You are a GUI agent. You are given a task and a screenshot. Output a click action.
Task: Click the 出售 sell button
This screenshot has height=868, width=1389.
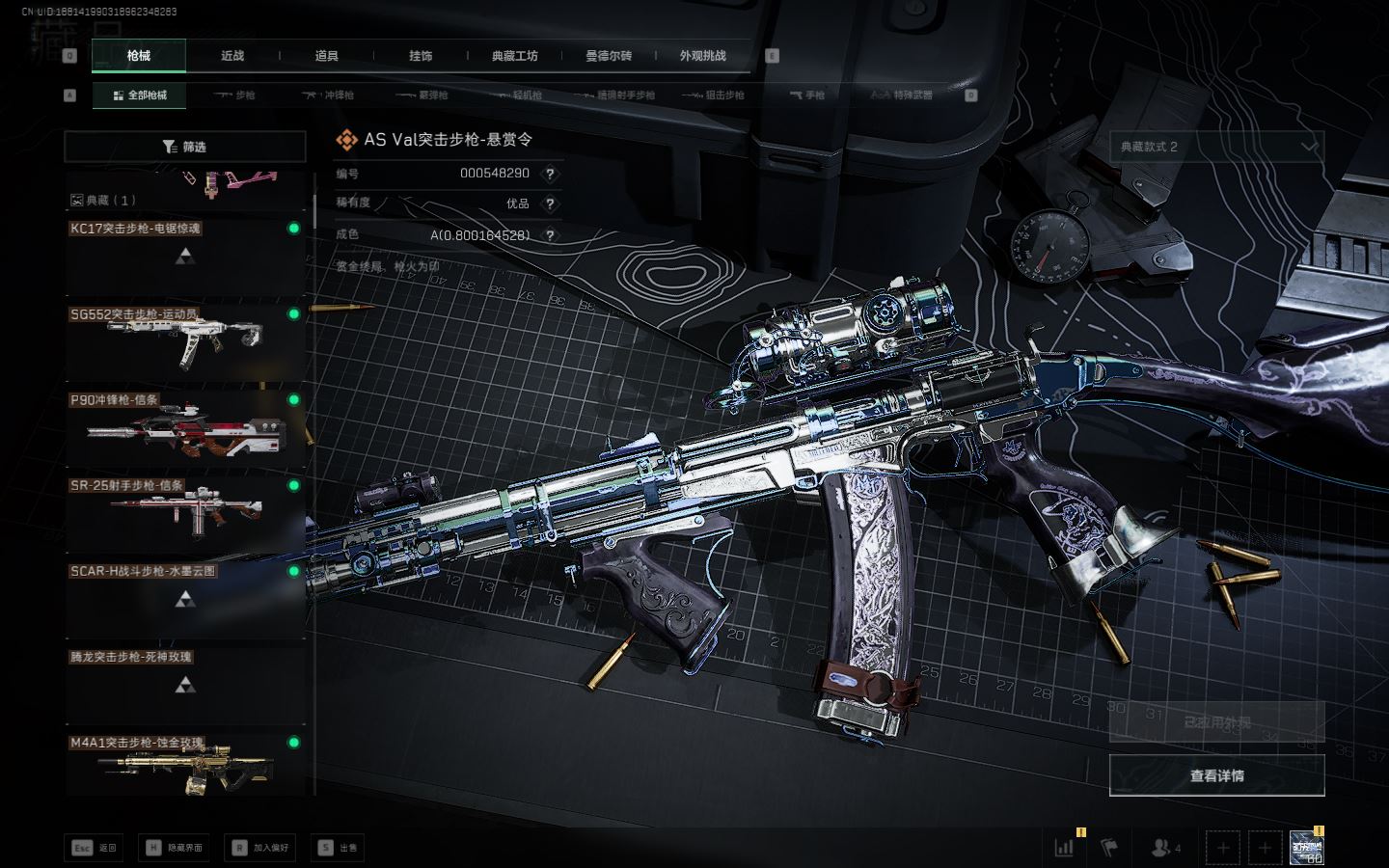[x=339, y=848]
